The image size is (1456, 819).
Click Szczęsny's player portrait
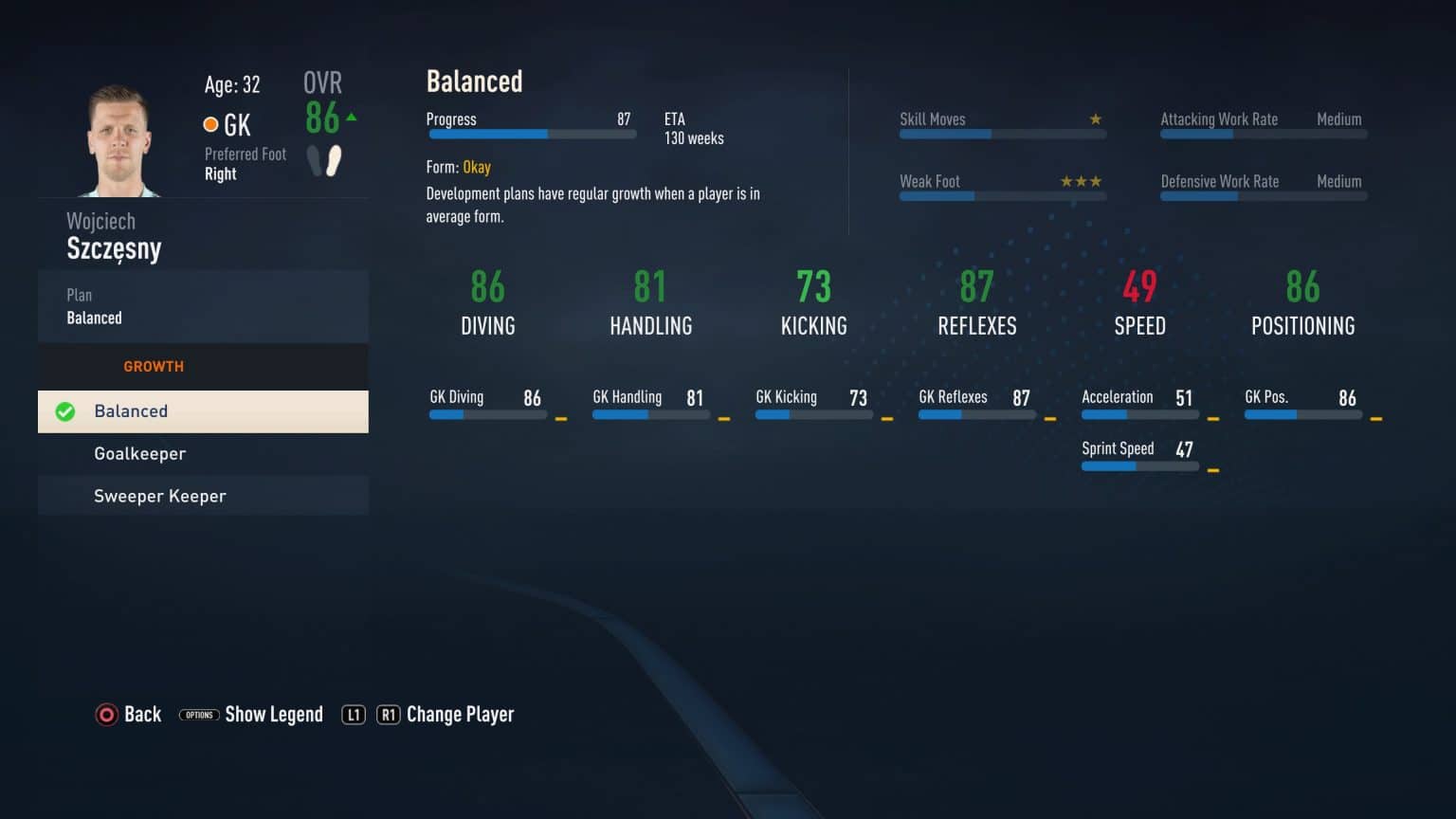tap(120, 140)
